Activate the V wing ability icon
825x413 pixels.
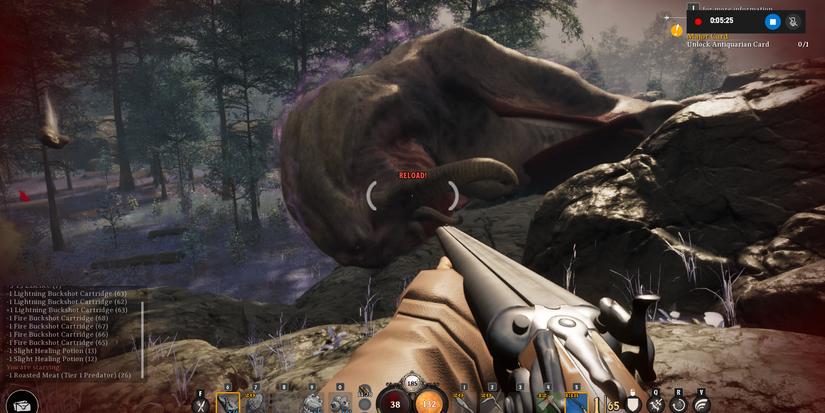(701, 404)
